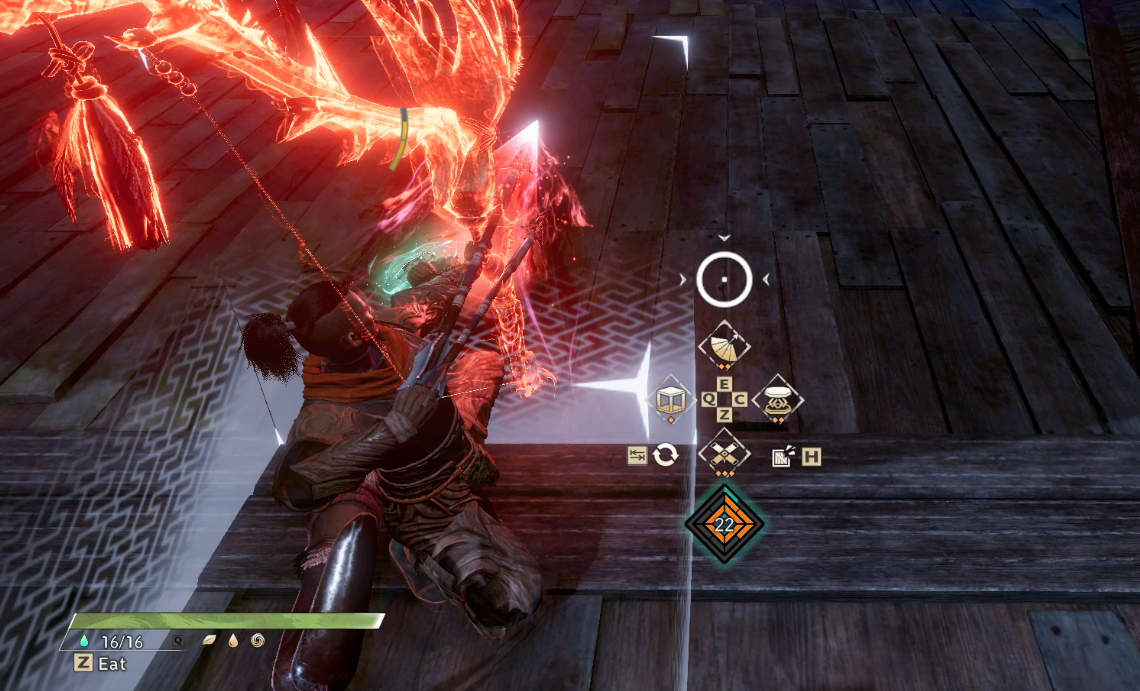Screen dimensions: 1140x691
Task: Select the folding fan skill icon
Action: coord(724,345)
